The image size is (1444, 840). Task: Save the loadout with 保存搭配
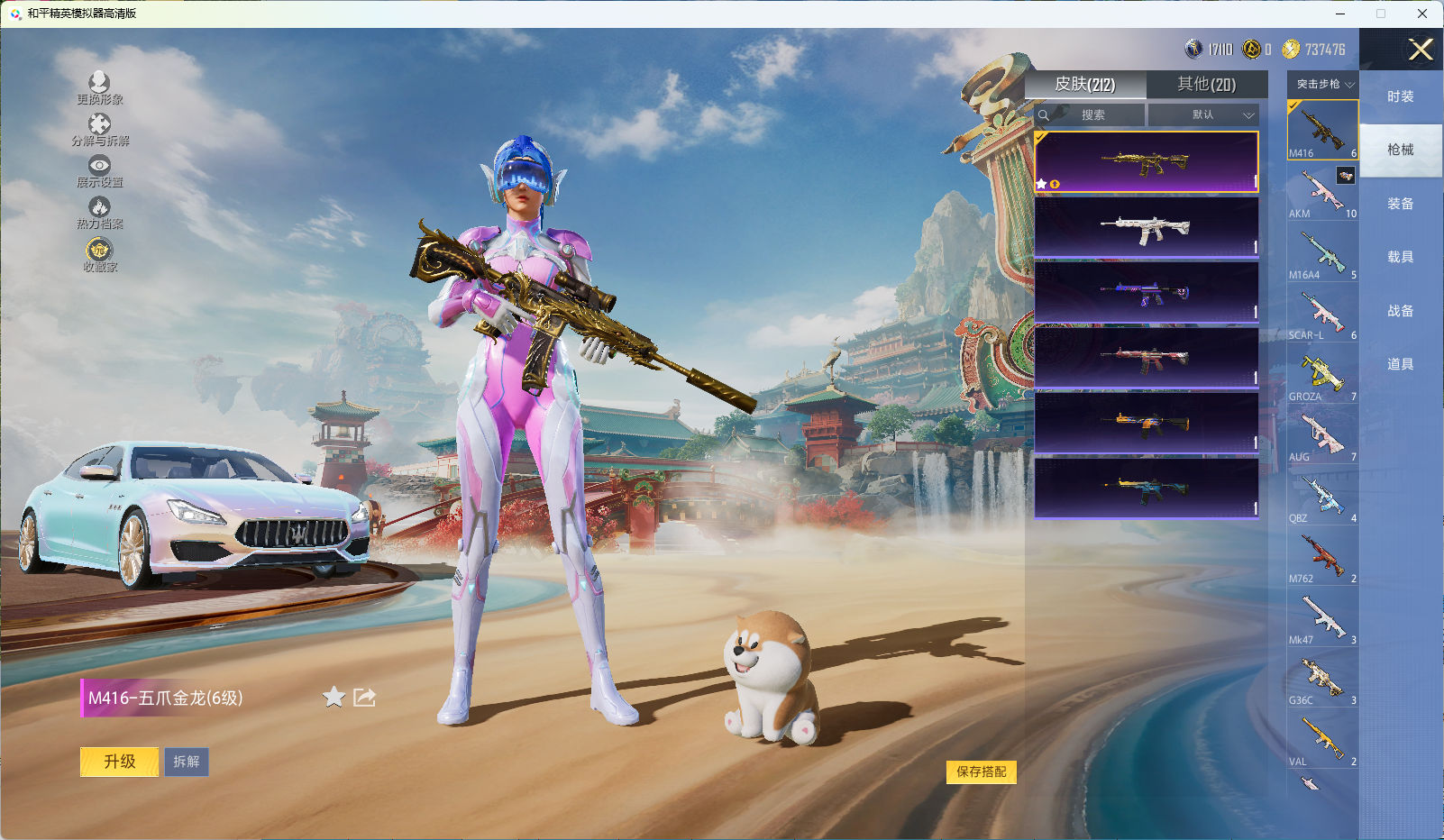pyautogui.click(x=981, y=772)
